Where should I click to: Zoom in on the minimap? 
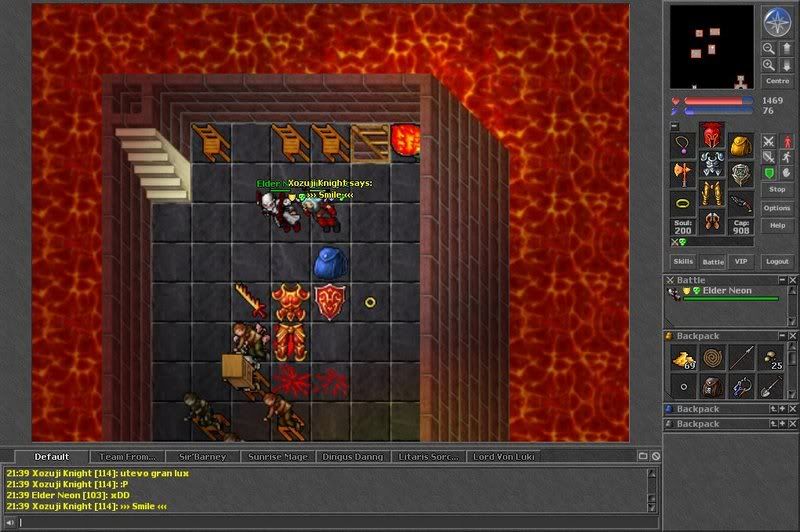[768, 48]
